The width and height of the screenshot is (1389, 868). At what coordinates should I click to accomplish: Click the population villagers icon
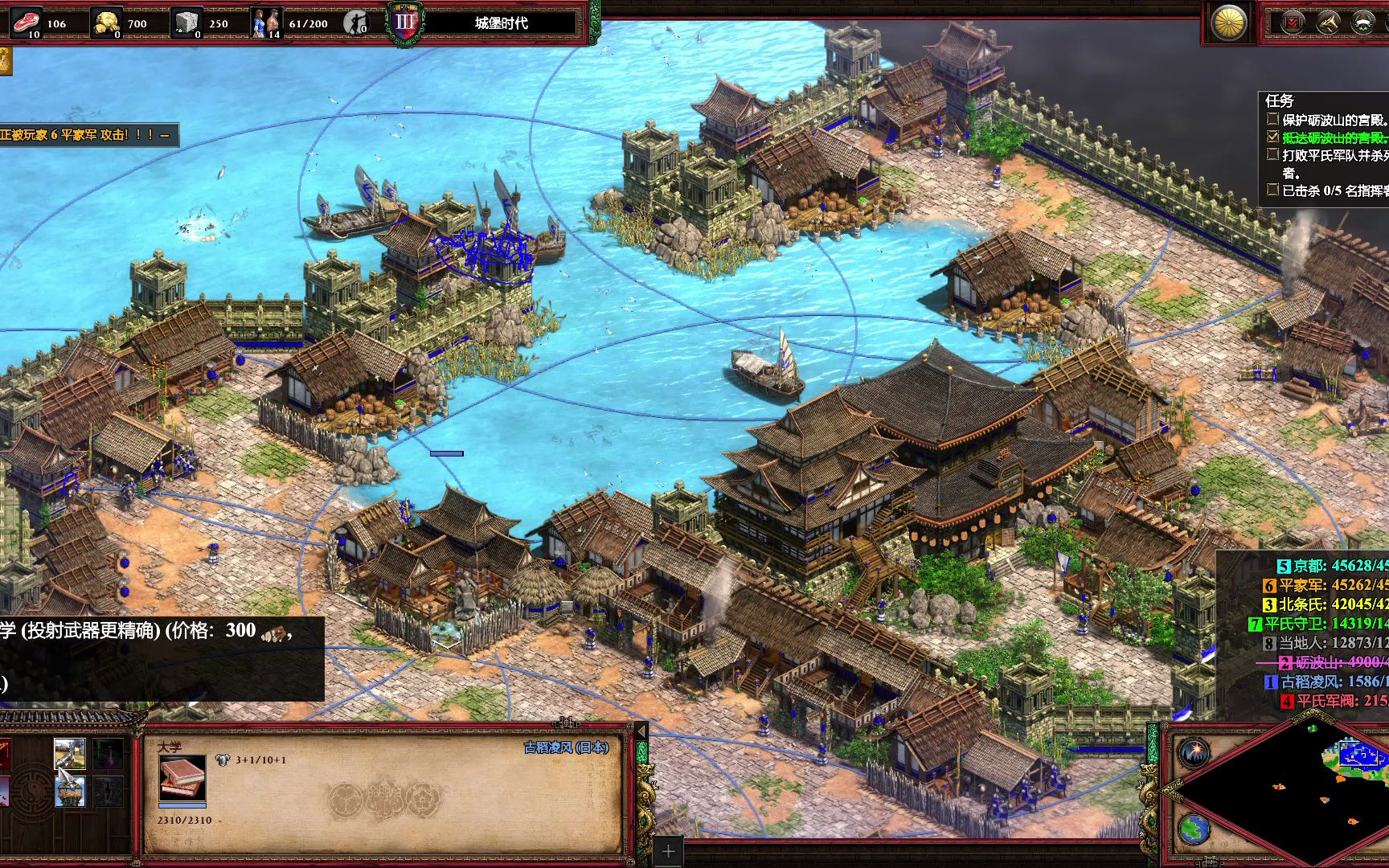(x=267, y=23)
